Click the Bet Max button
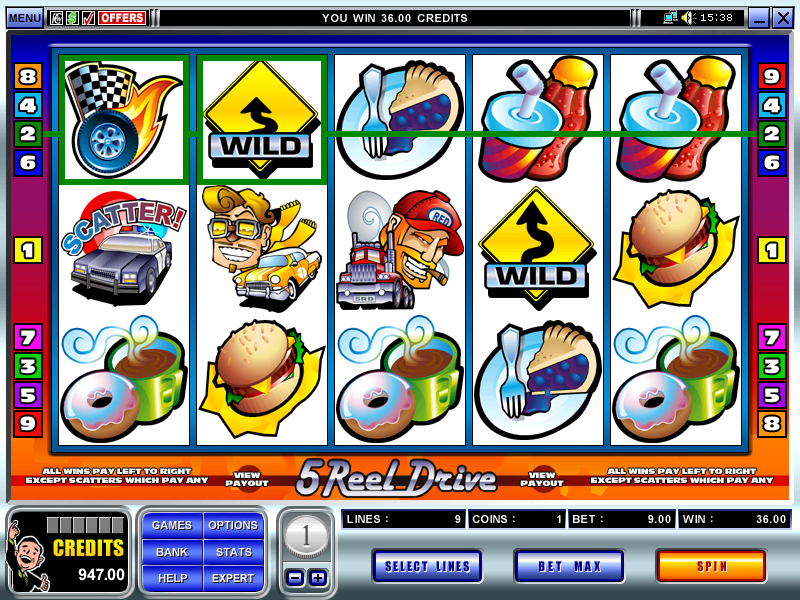The width and height of the screenshot is (800, 600). (569, 566)
